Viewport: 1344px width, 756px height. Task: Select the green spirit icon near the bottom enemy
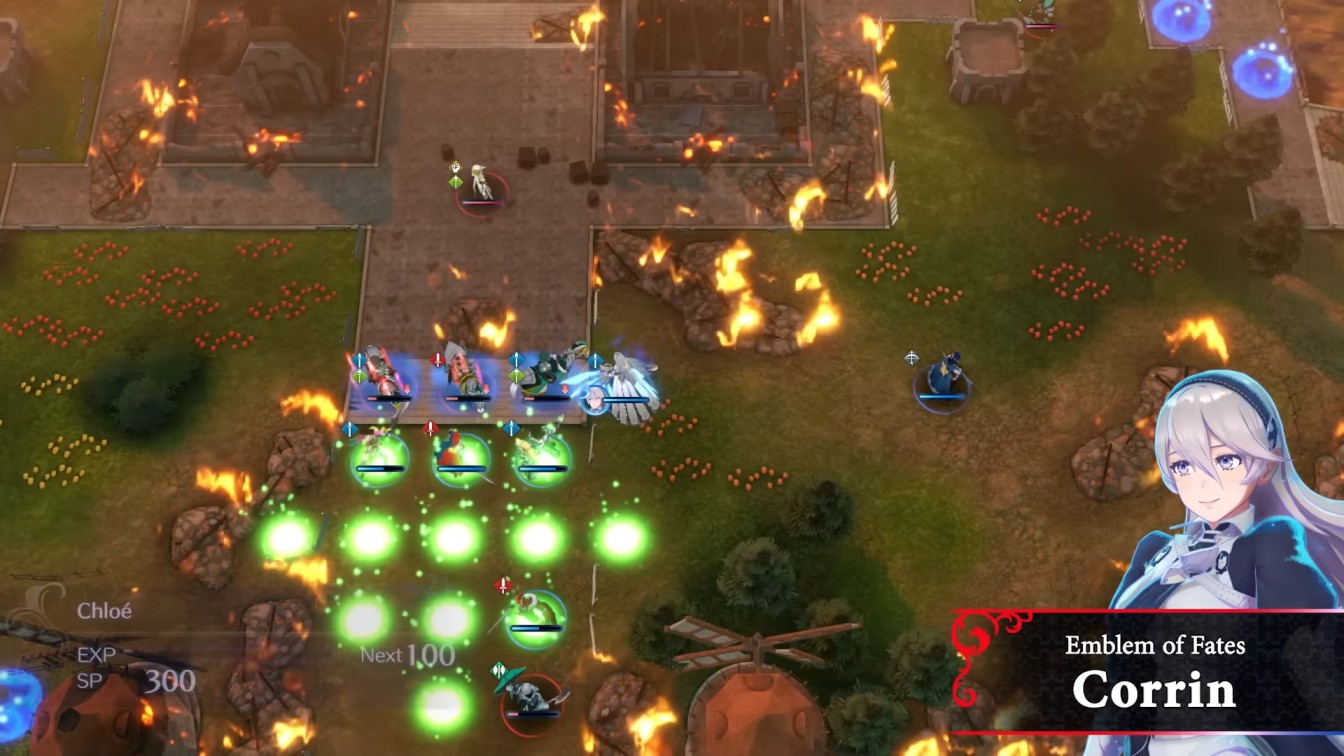coord(499,668)
